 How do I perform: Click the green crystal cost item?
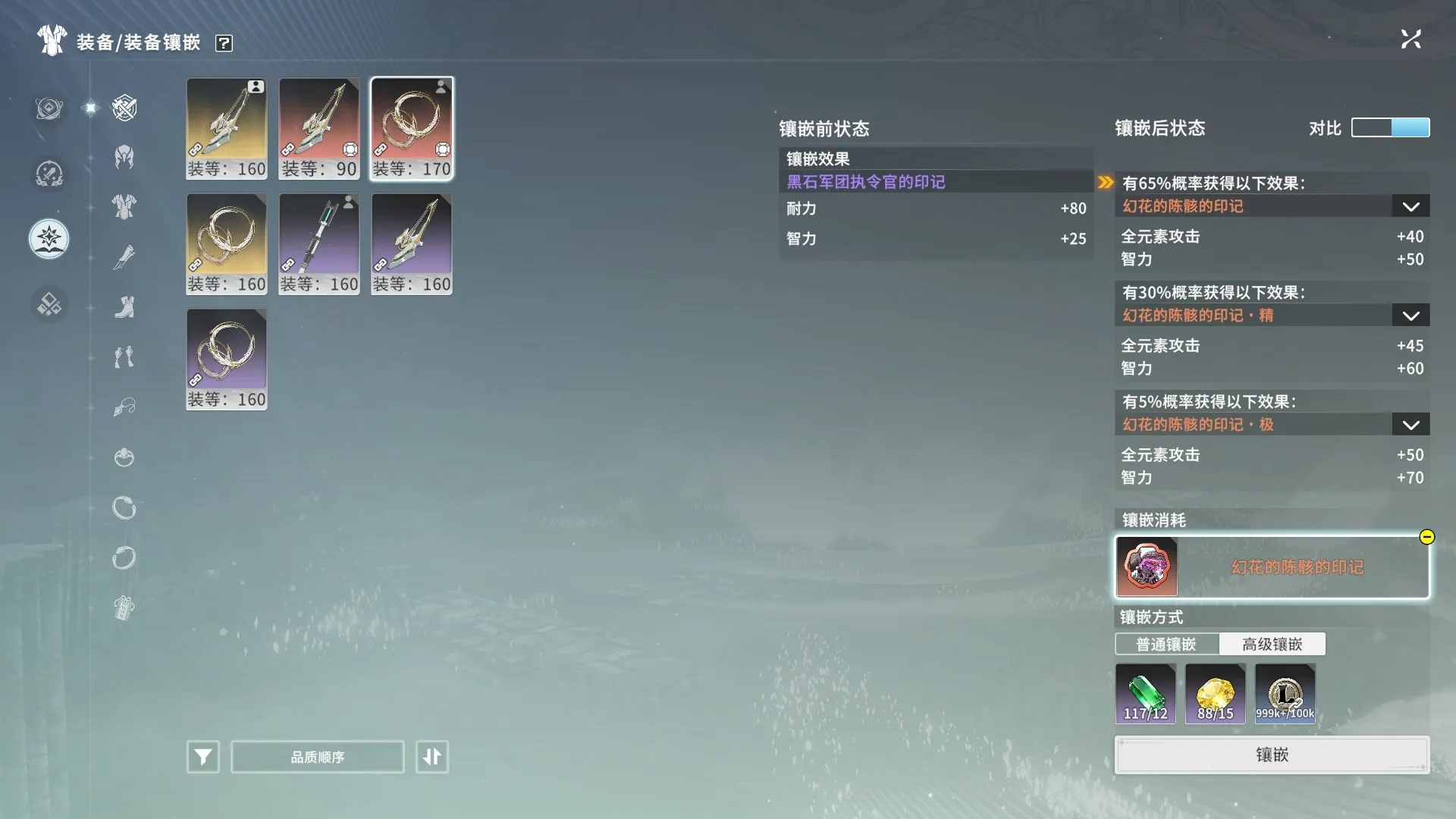pos(1145,693)
